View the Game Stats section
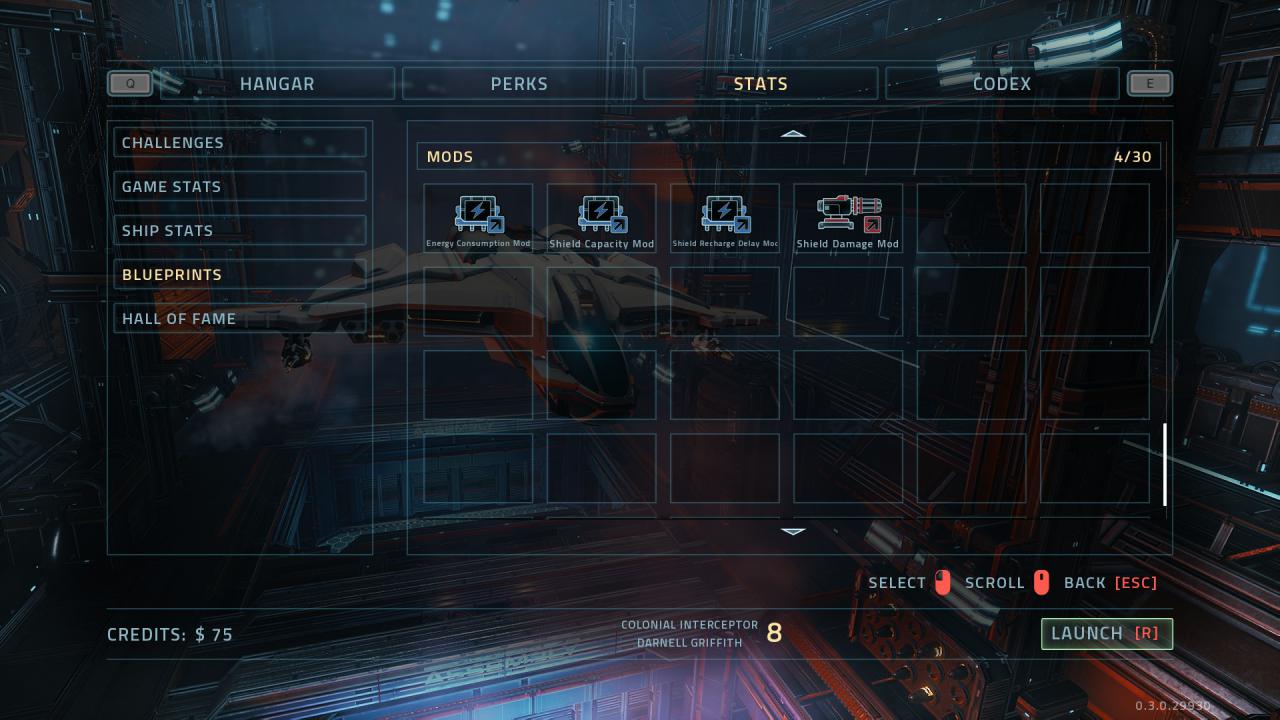1280x720 pixels. [x=240, y=187]
